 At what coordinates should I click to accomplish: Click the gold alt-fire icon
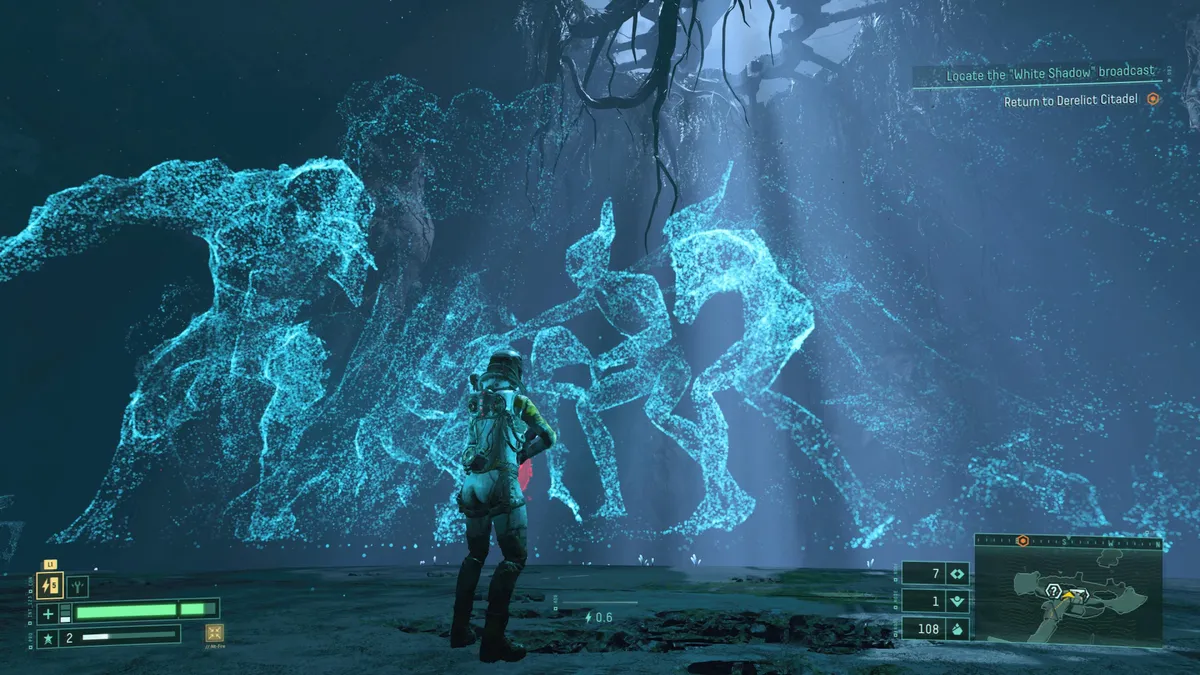tap(214, 633)
